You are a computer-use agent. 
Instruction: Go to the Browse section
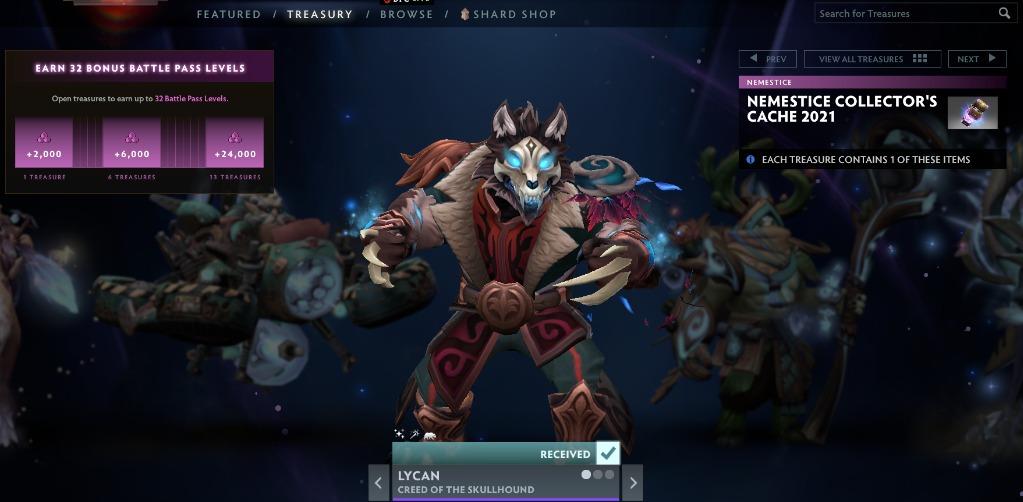coord(406,14)
